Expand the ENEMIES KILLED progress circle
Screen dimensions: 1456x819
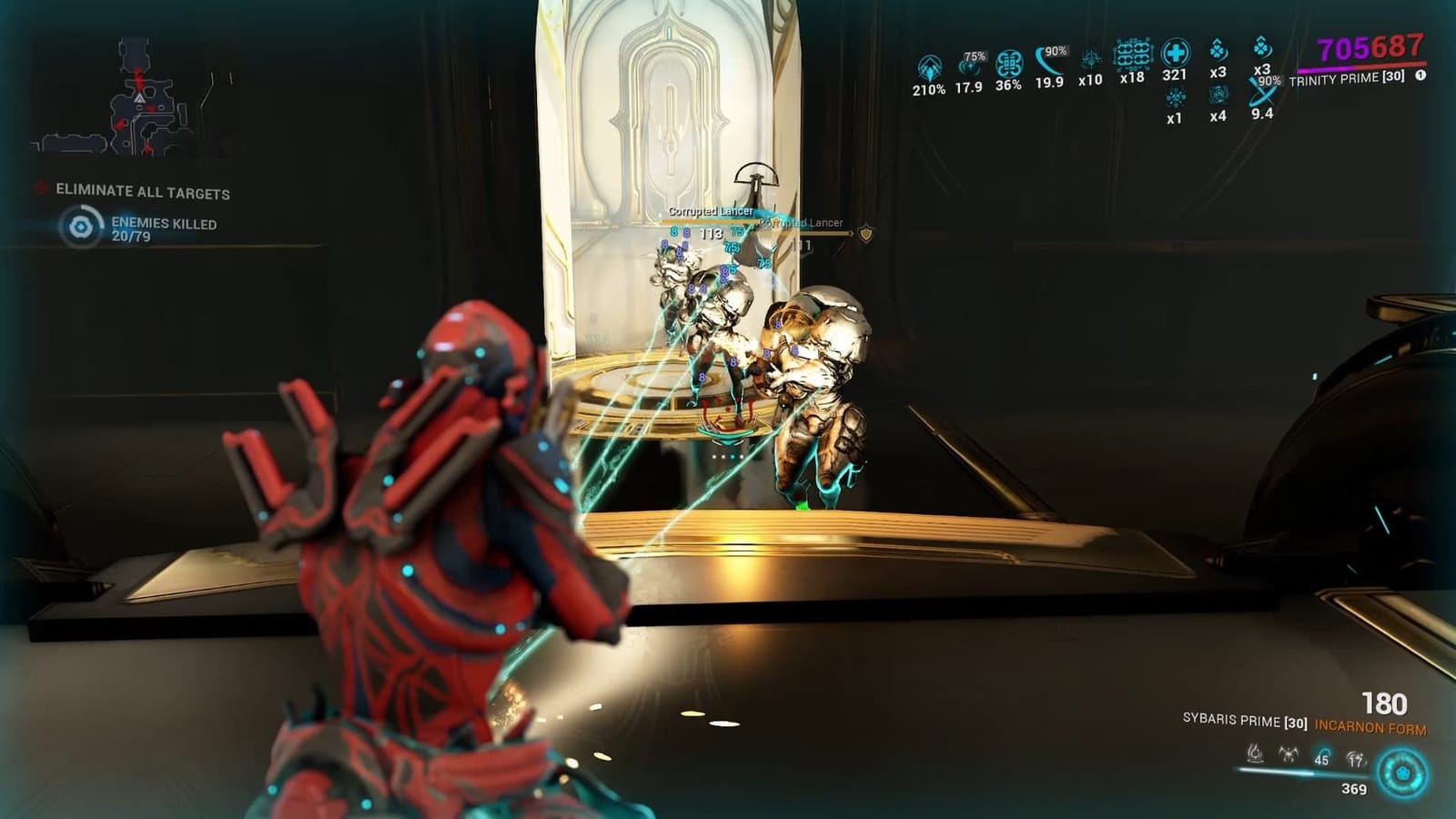coord(83,227)
